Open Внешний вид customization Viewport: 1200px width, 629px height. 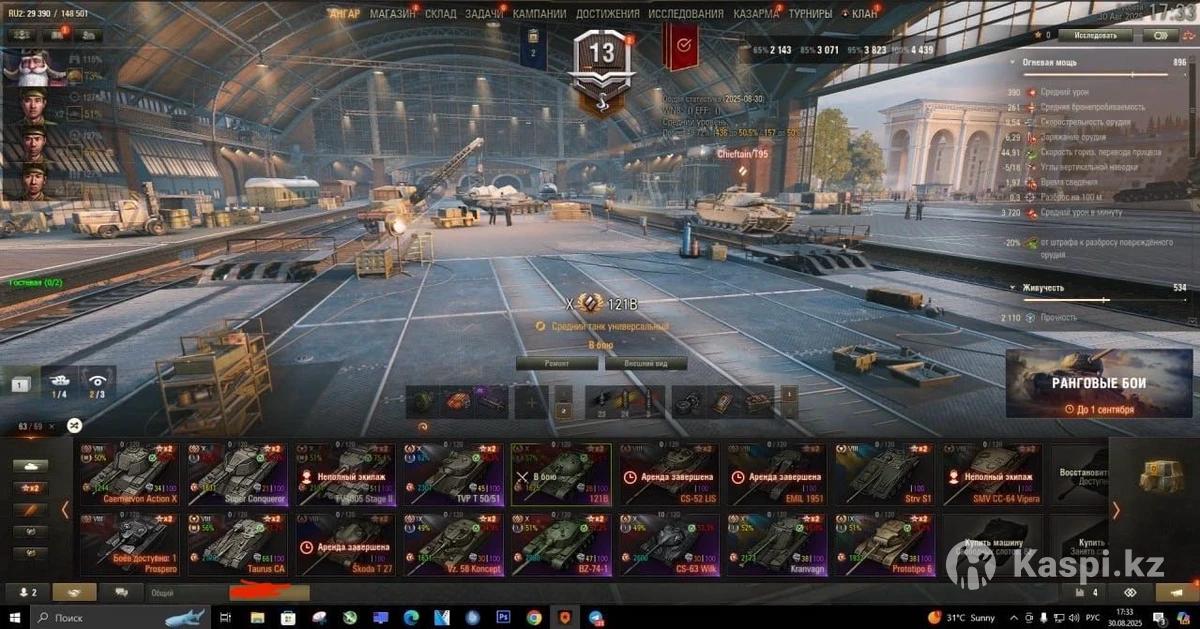coord(640,363)
